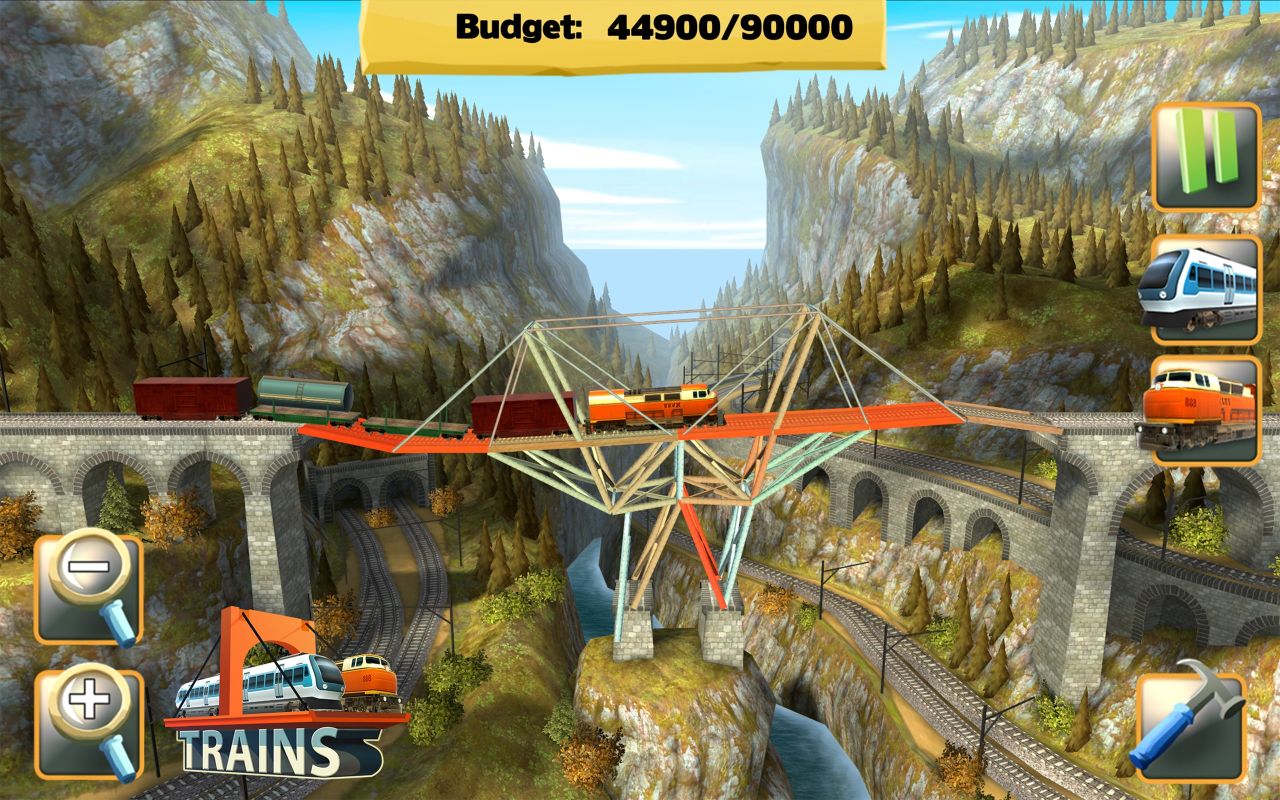Viewport: 1280px width, 800px height.
Task: Zoom out with the minus magnifier
Action: pyautogui.click(x=89, y=588)
